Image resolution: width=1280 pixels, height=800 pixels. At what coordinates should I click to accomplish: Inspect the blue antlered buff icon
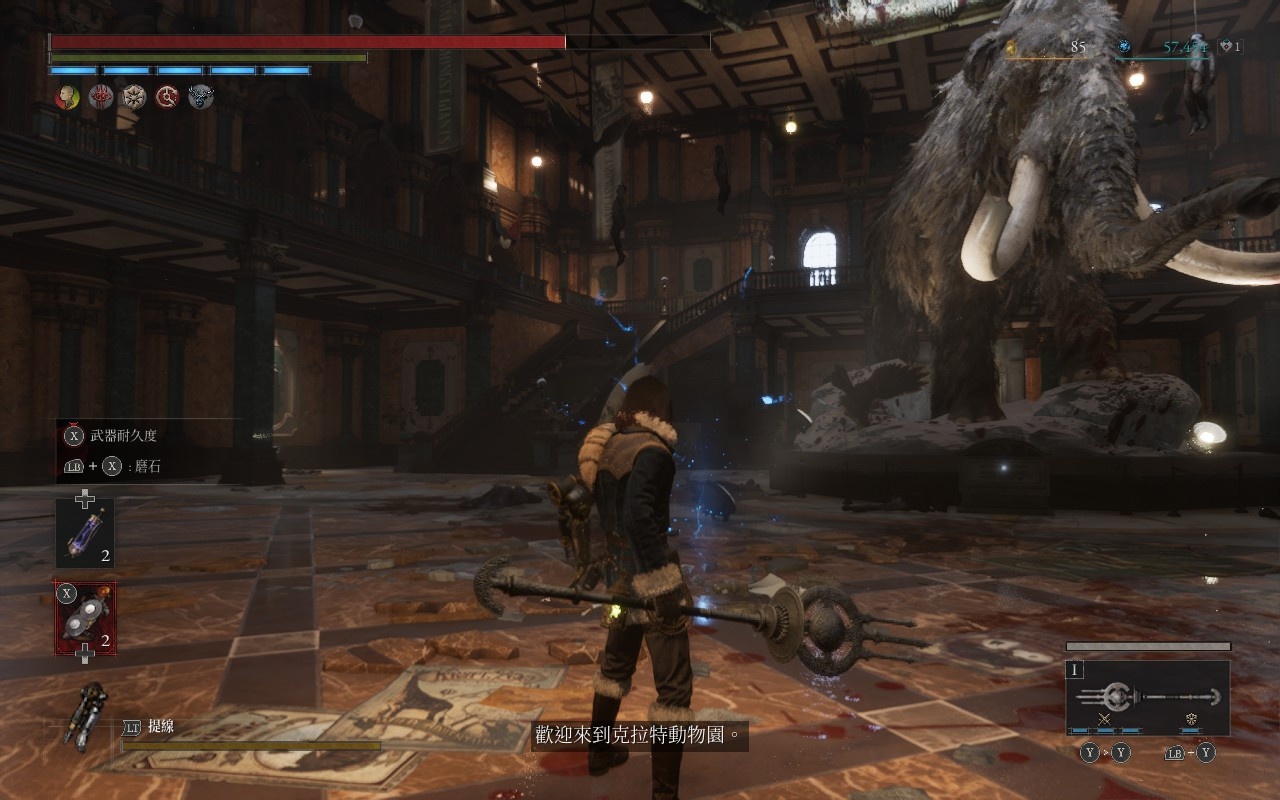(200, 97)
